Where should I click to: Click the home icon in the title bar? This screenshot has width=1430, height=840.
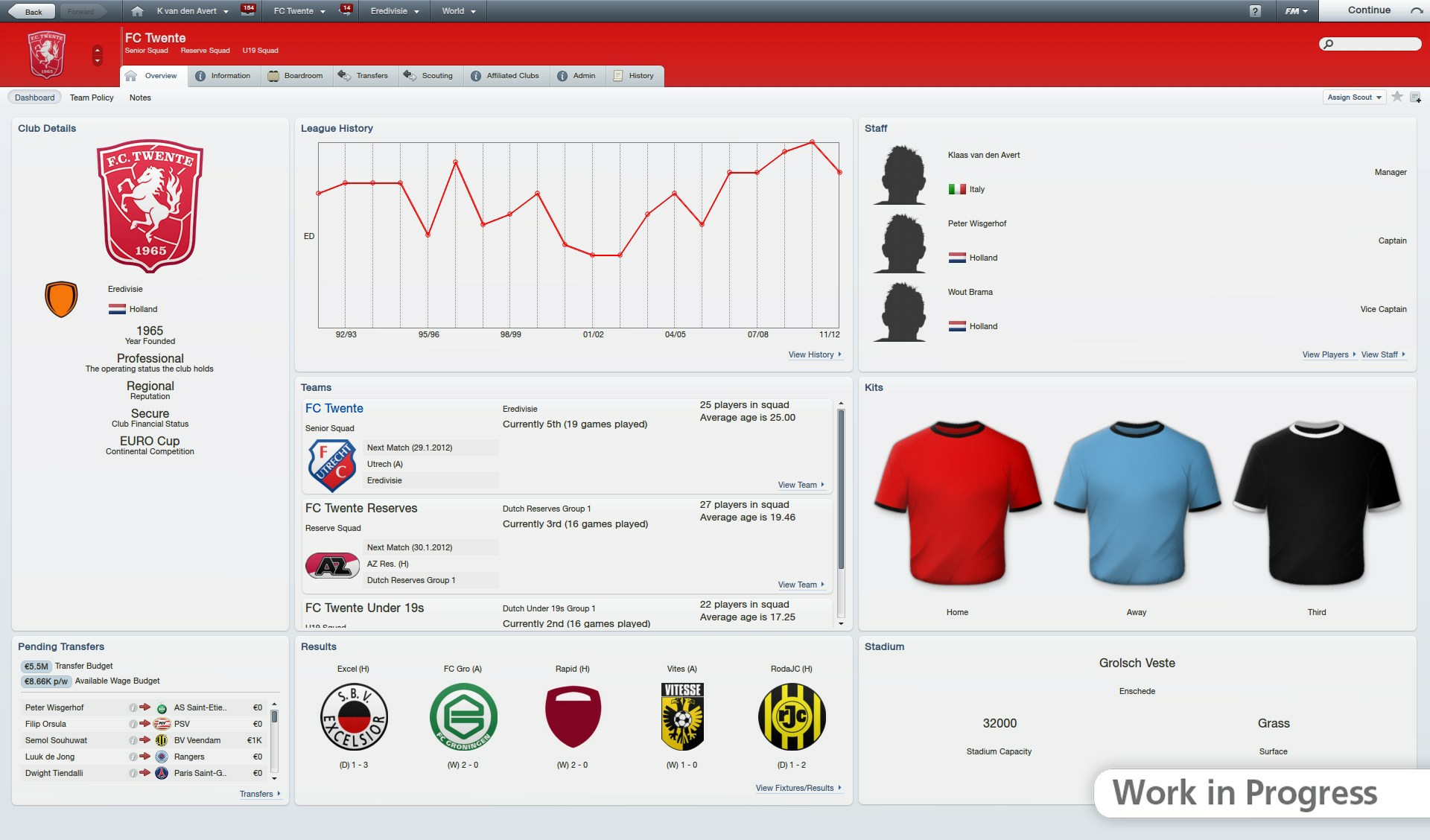click(139, 10)
